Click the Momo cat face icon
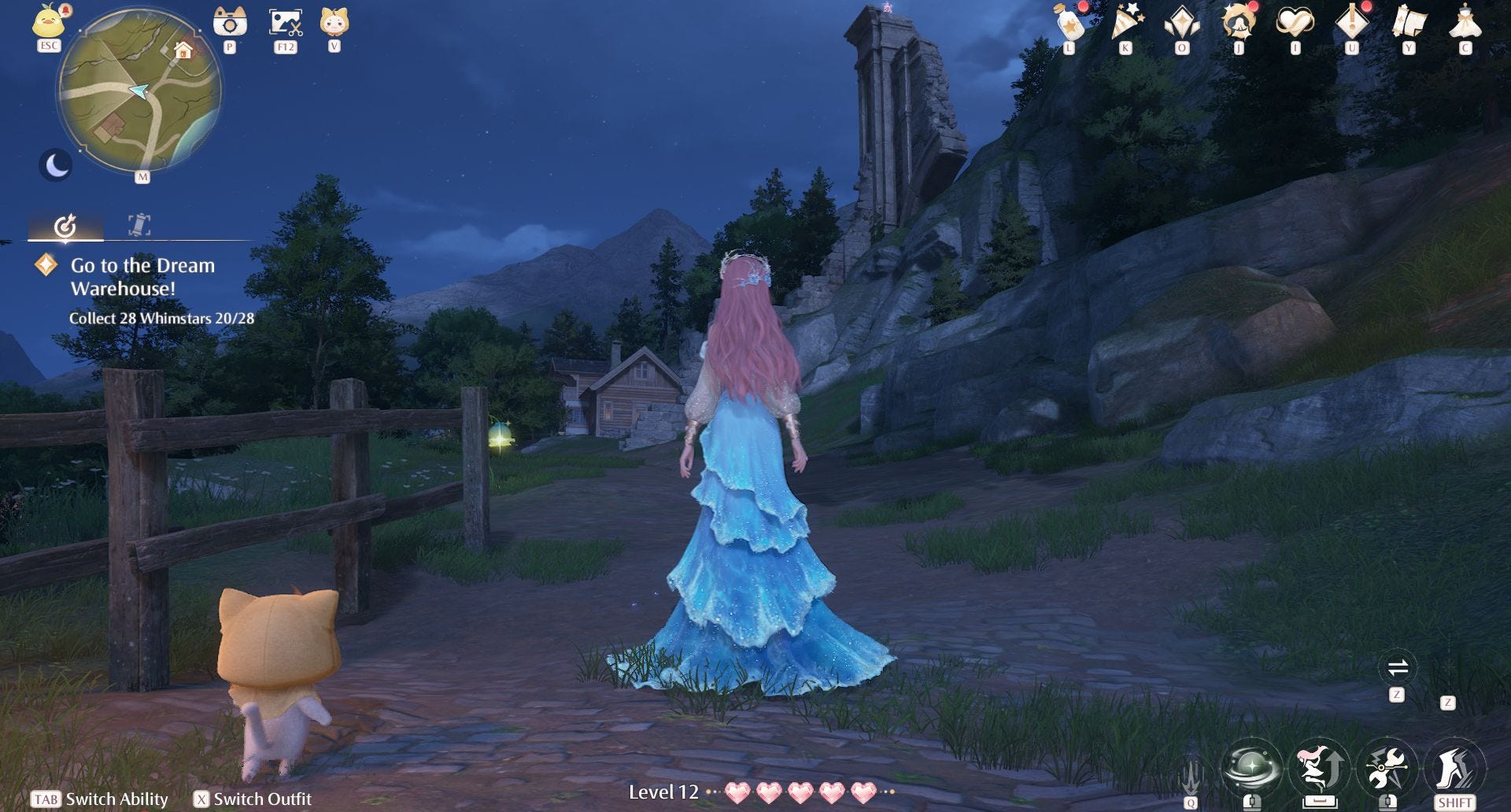Viewport: 1511px width, 812px height. coord(334,21)
